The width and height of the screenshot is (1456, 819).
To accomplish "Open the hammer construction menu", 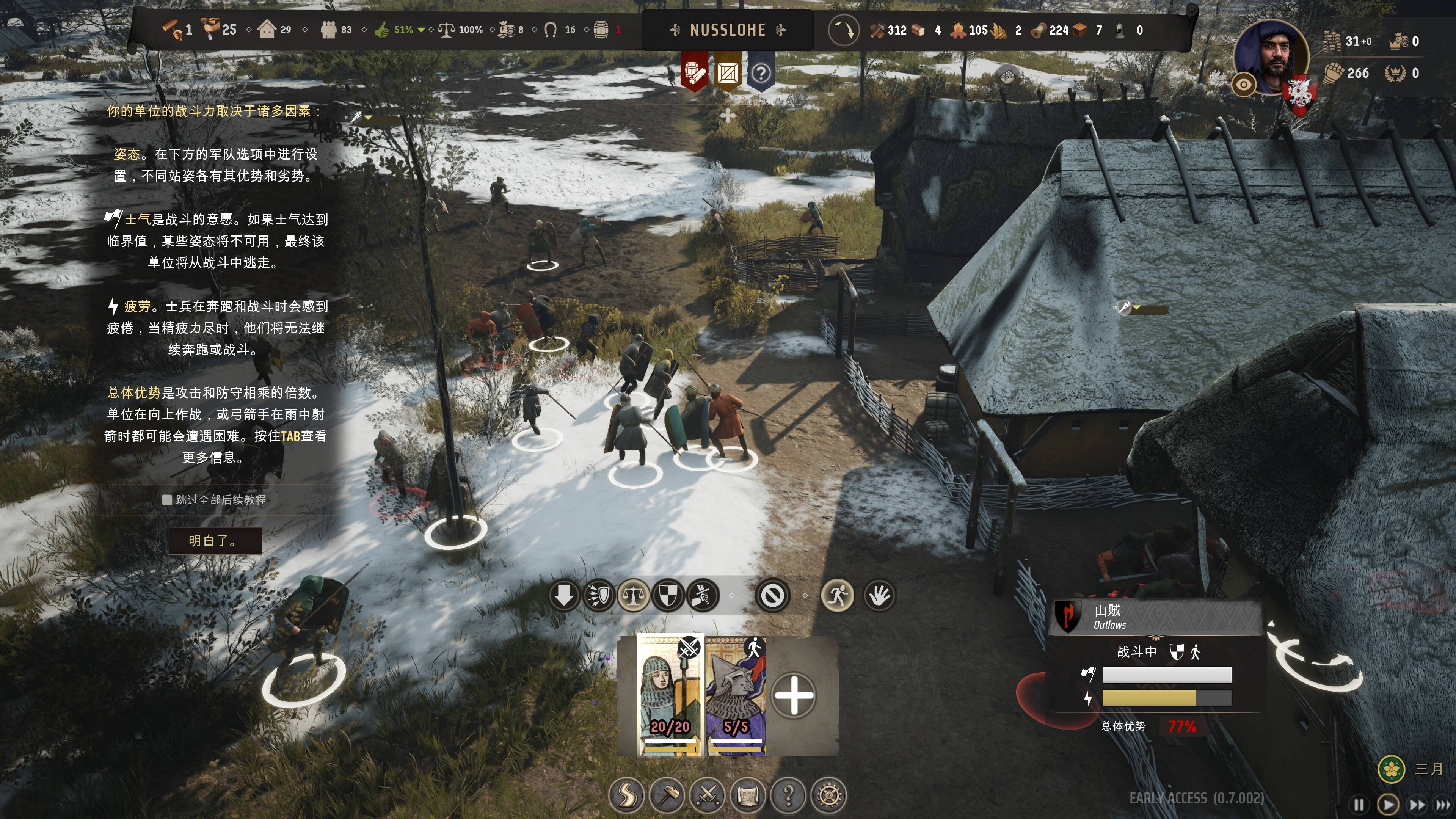I will click(667, 795).
